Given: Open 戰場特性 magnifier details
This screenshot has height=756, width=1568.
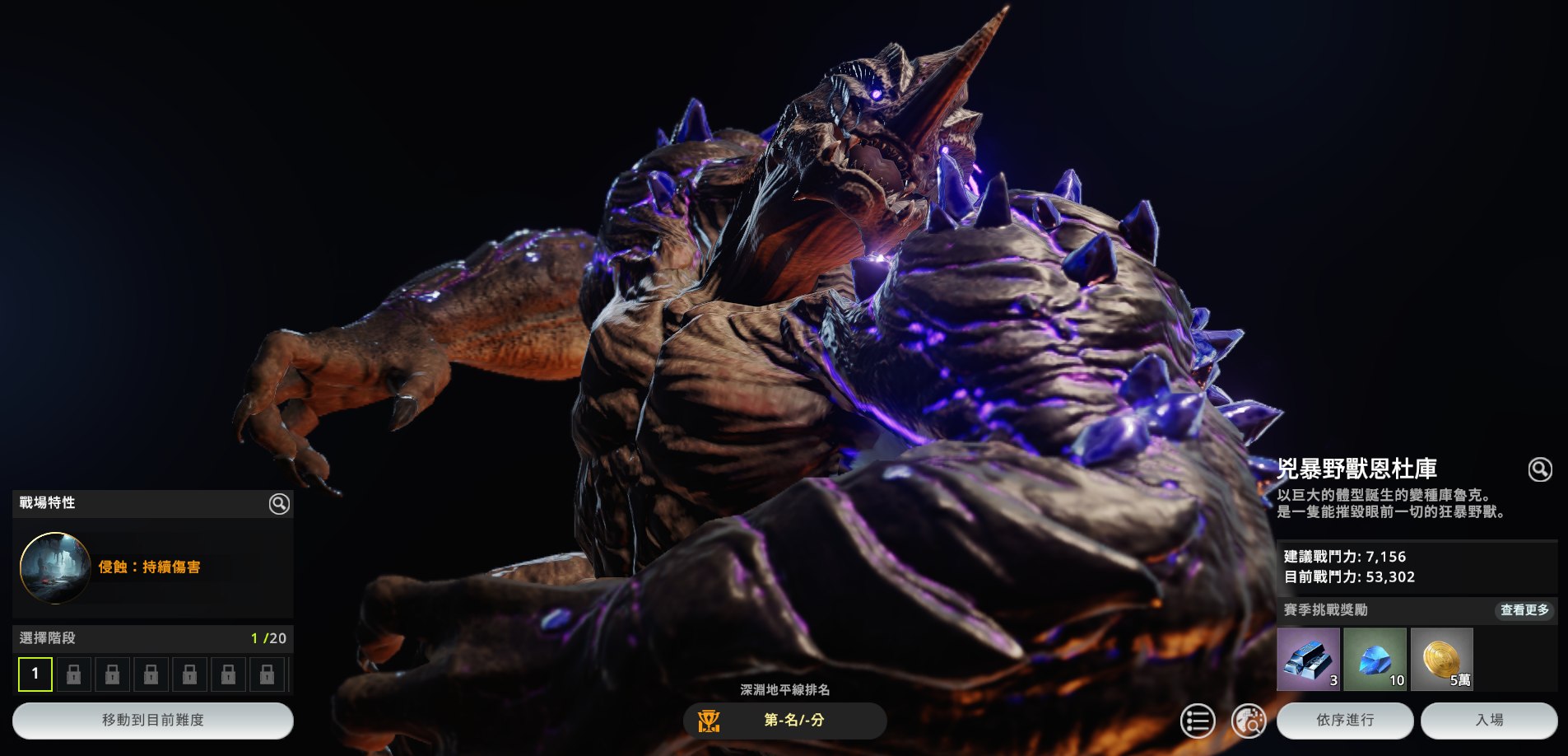Looking at the screenshot, I should (279, 504).
